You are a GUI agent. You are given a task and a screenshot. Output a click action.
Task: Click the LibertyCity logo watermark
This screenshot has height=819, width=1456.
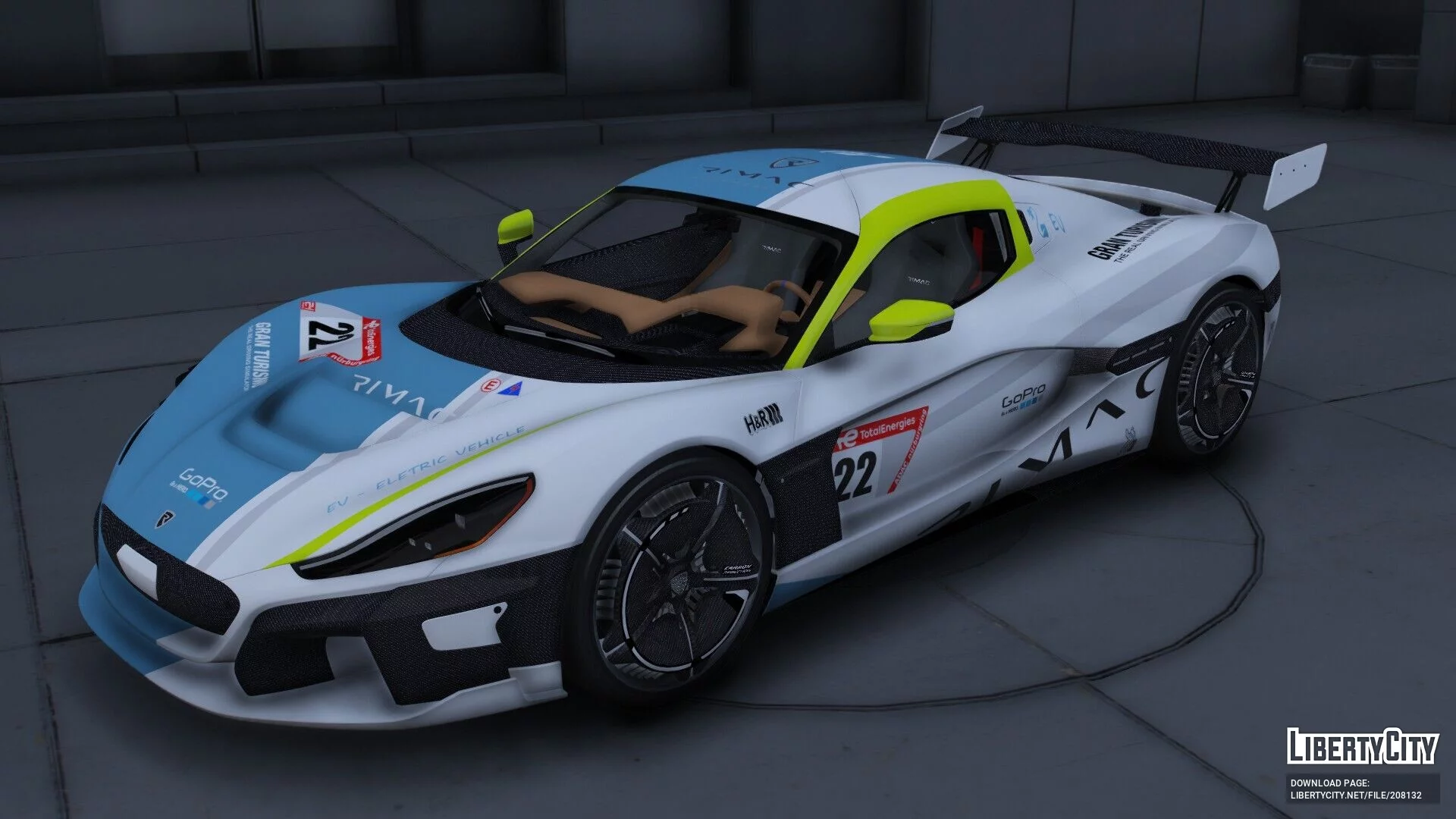pyautogui.click(x=1362, y=746)
